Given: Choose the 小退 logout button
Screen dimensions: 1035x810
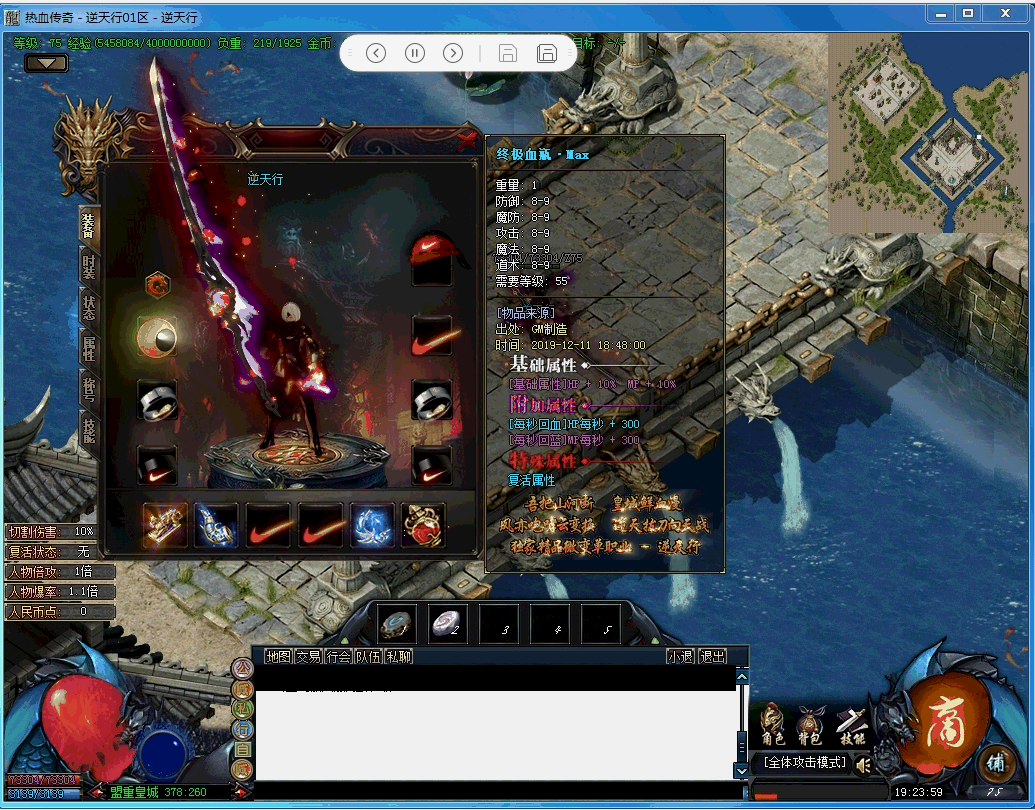Looking at the screenshot, I should click(681, 656).
